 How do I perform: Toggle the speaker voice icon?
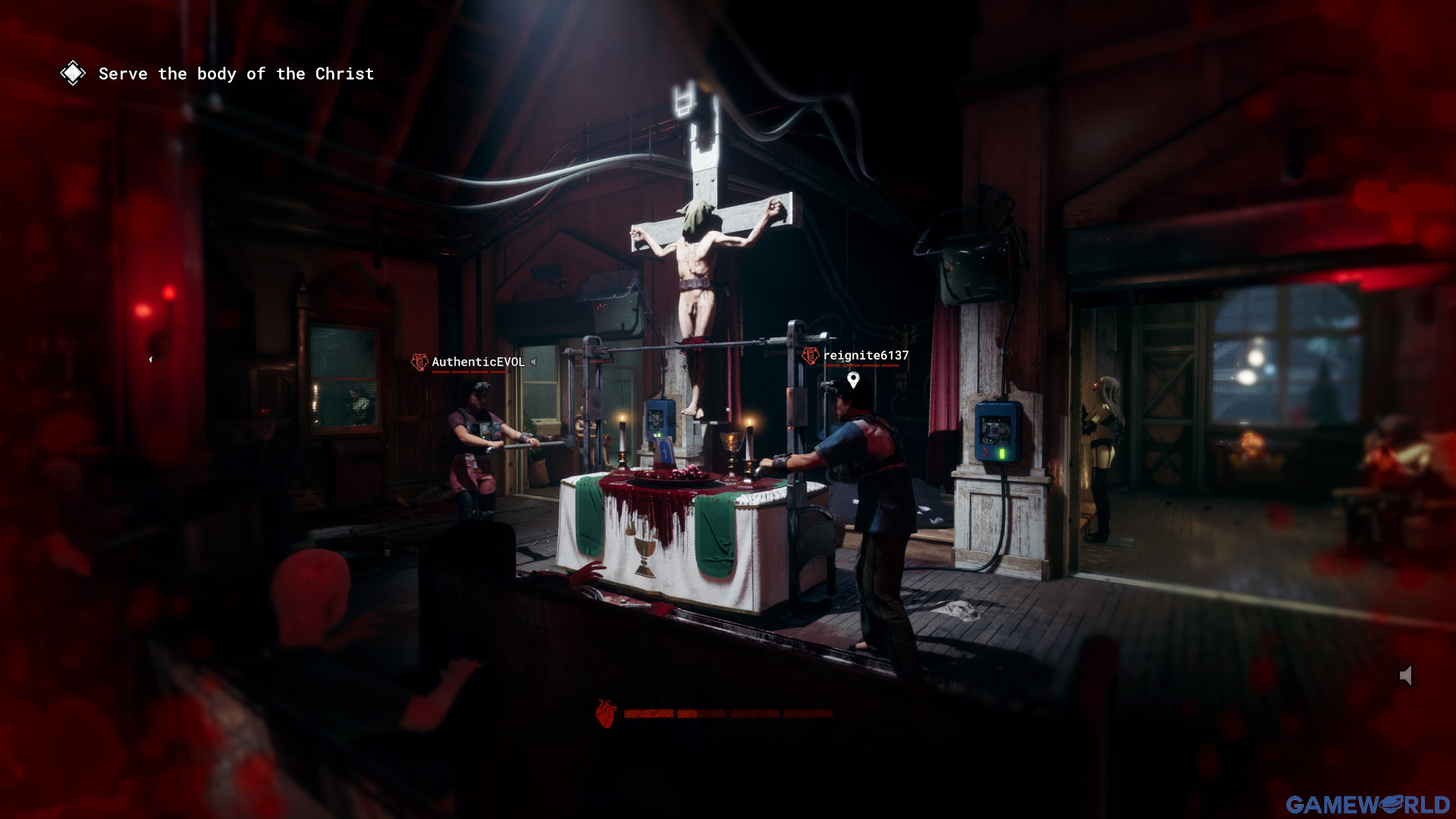(1406, 676)
